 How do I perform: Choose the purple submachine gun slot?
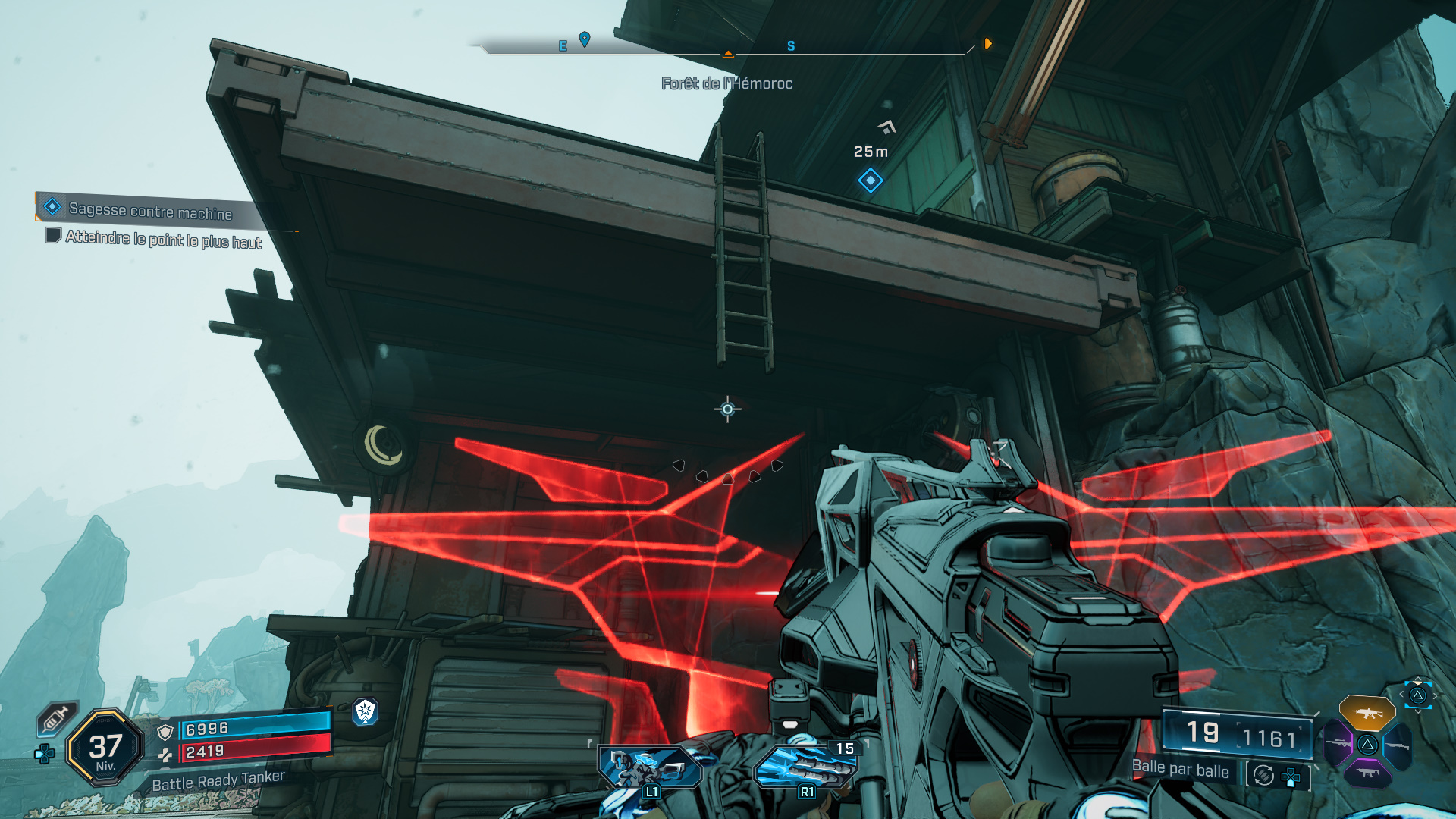(1367, 773)
